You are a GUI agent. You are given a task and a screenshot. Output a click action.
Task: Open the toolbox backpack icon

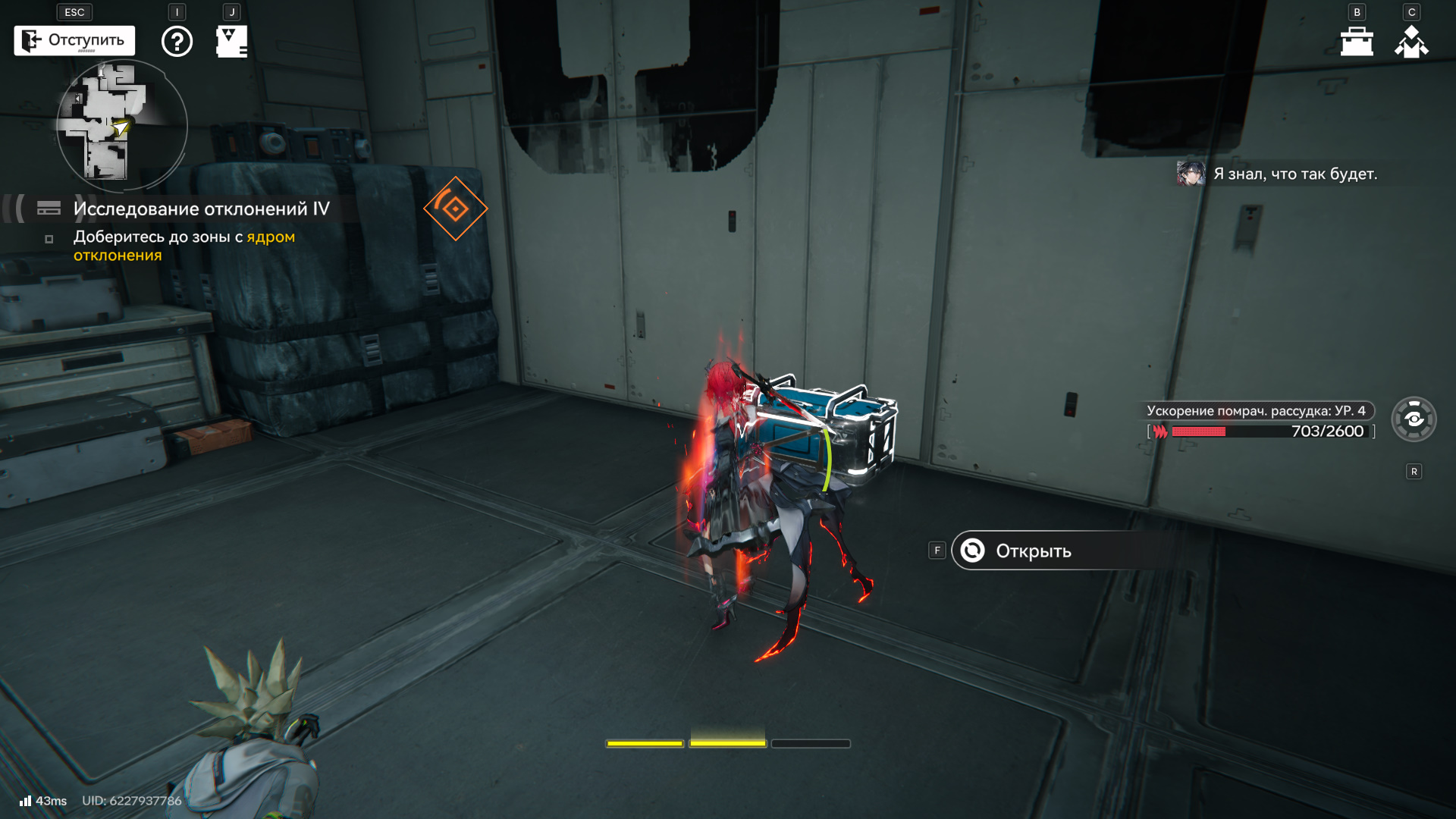click(1357, 42)
